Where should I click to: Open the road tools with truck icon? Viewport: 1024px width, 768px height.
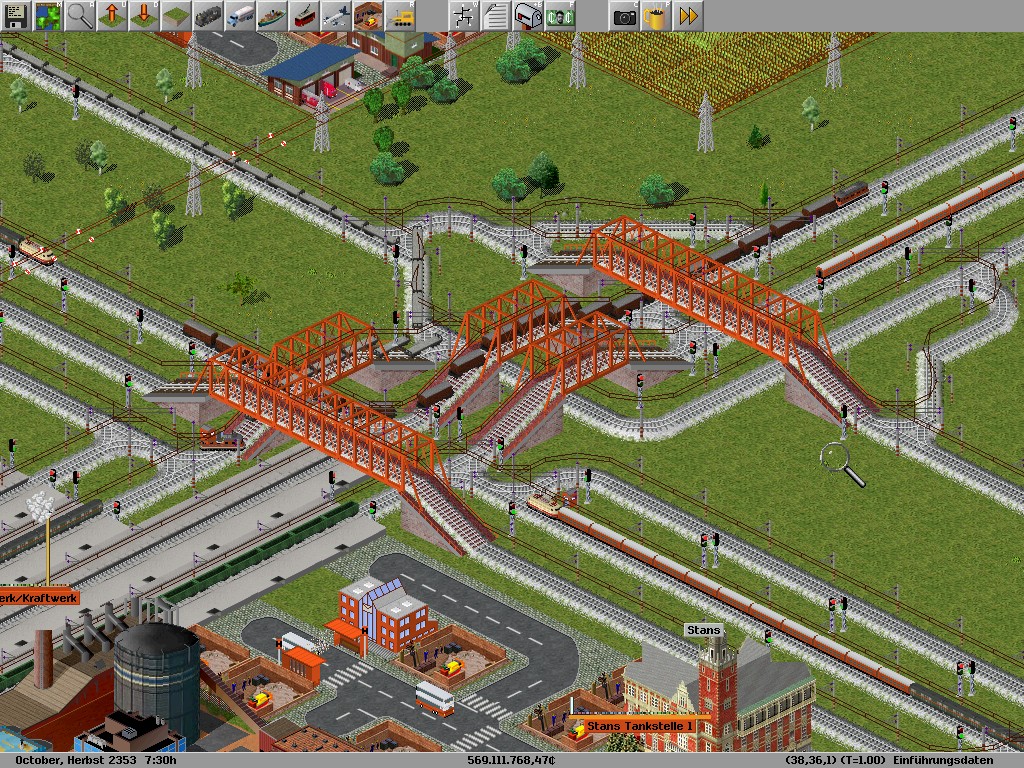240,16
